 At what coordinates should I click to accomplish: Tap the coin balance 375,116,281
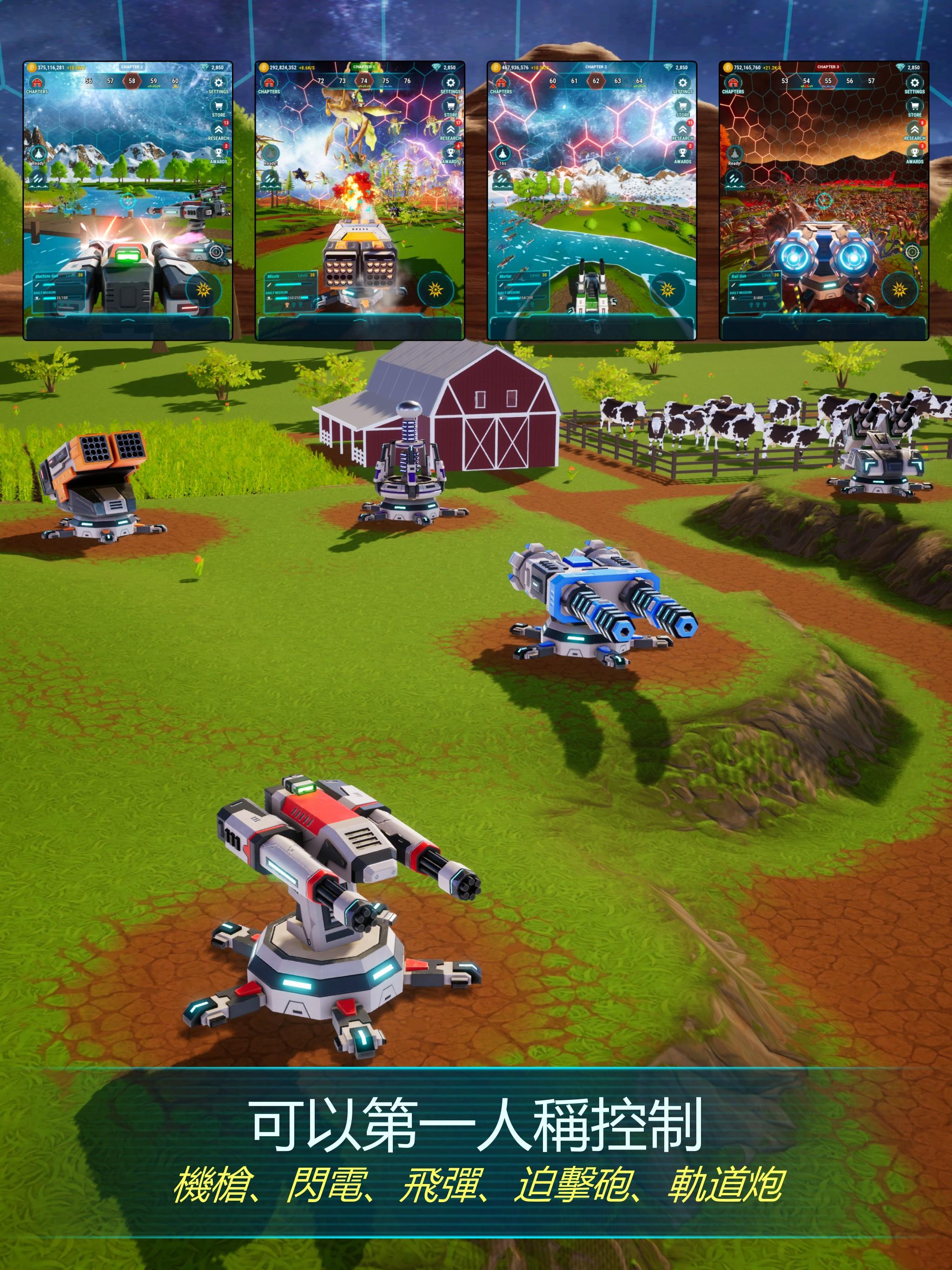point(51,68)
